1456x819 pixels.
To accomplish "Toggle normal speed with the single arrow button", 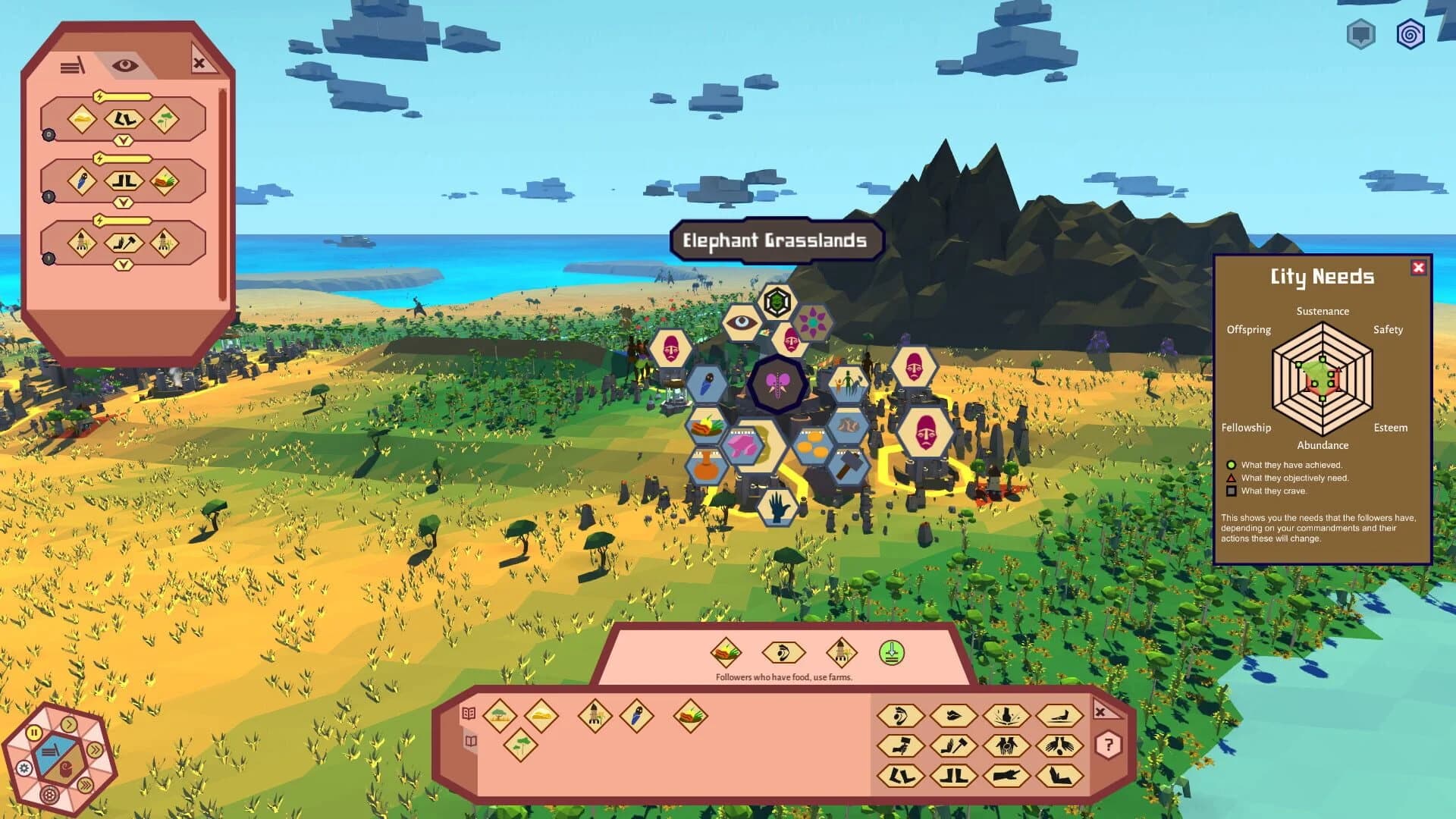I will [x=68, y=724].
